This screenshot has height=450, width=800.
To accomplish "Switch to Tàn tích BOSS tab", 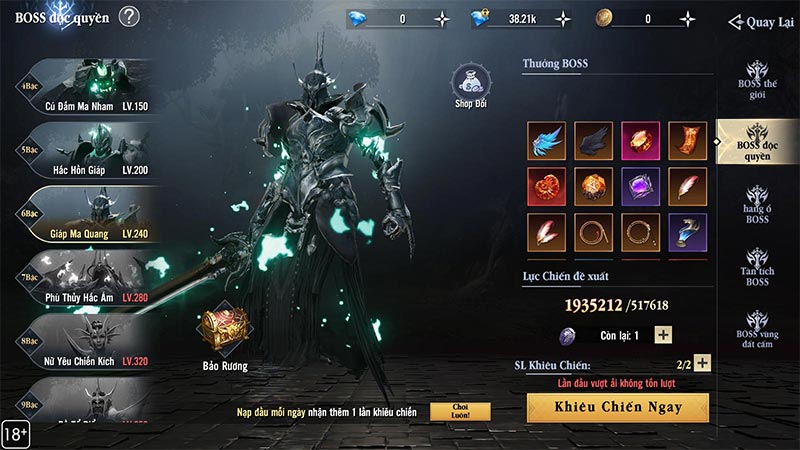I will click(757, 267).
